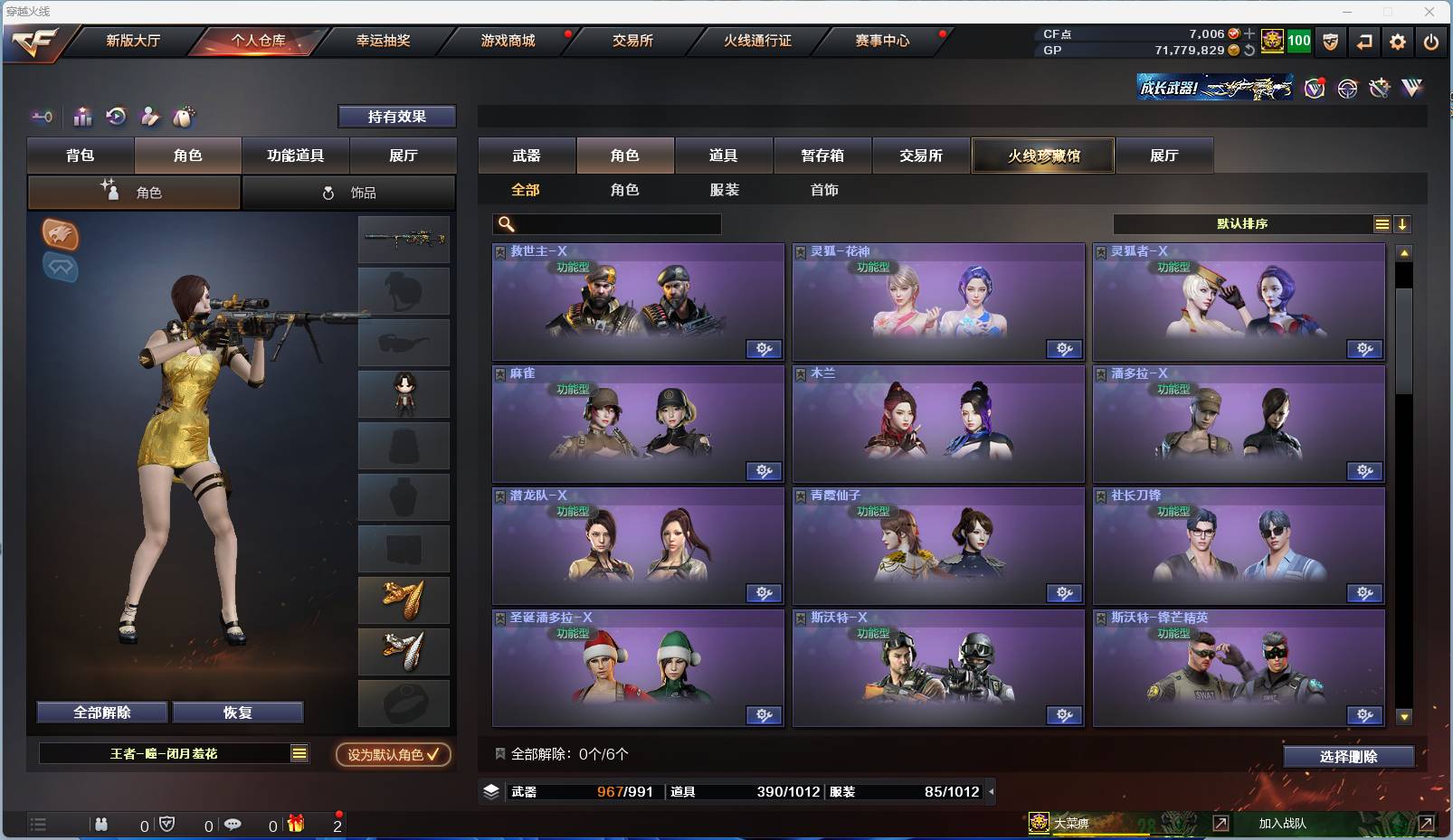
Task: Switch to the 火线珍藏馆 tab
Action: tap(1042, 156)
